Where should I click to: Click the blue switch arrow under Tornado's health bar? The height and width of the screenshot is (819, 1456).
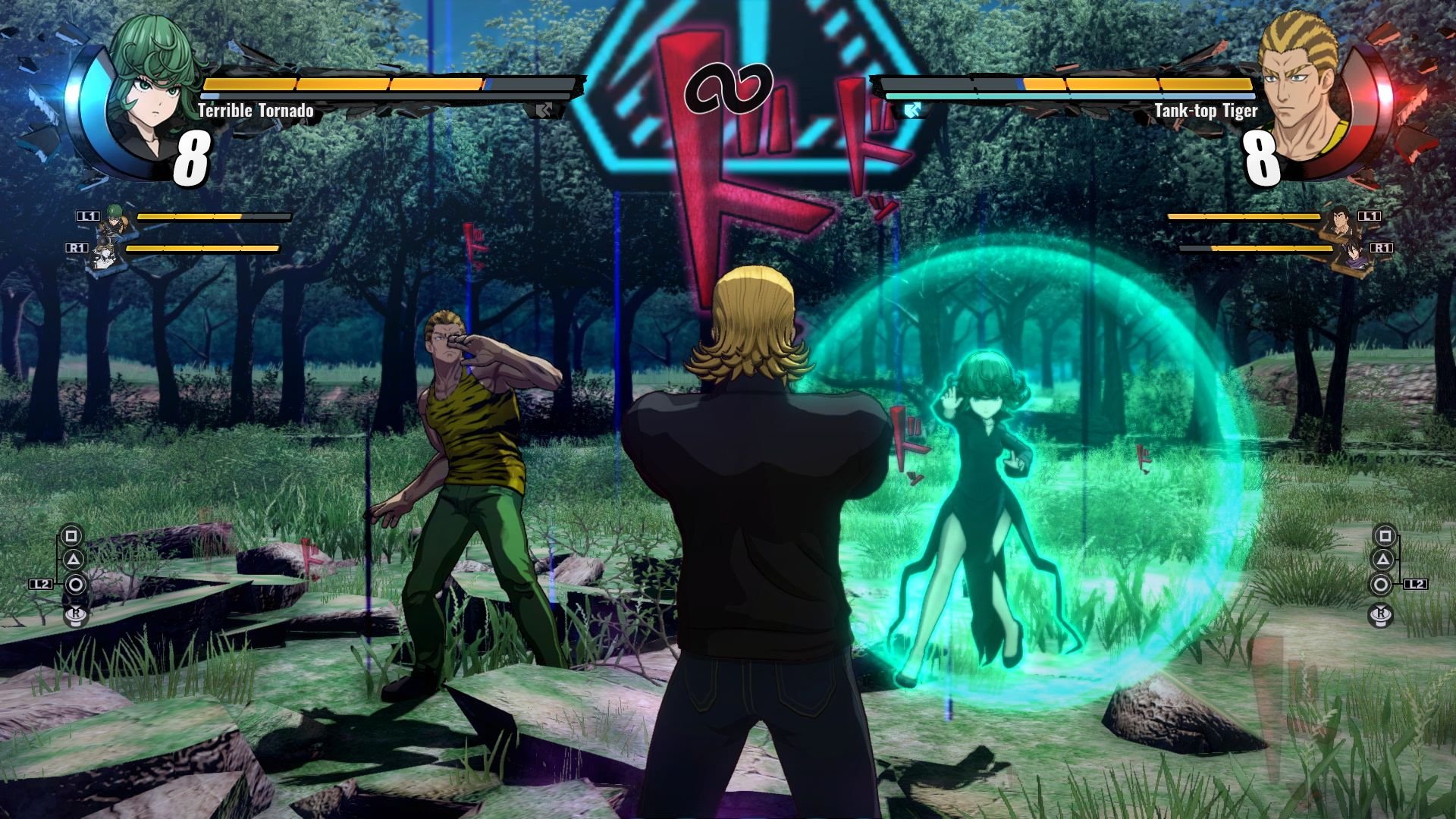click(x=543, y=109)
